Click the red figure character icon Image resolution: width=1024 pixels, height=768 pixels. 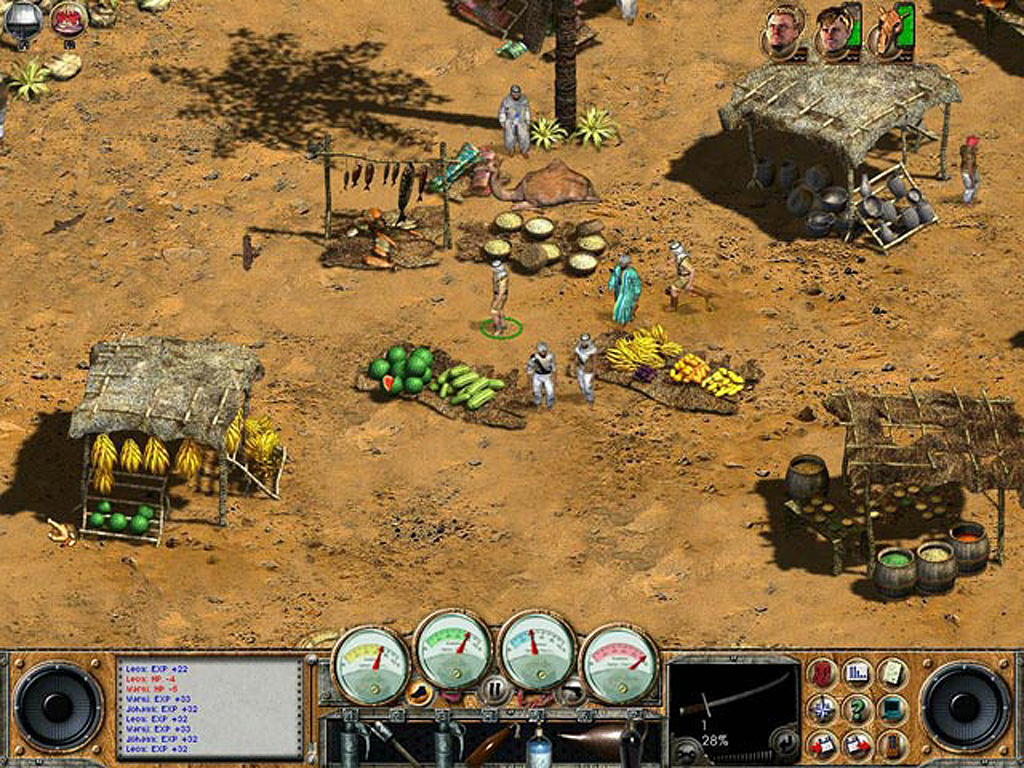(822, 674)
